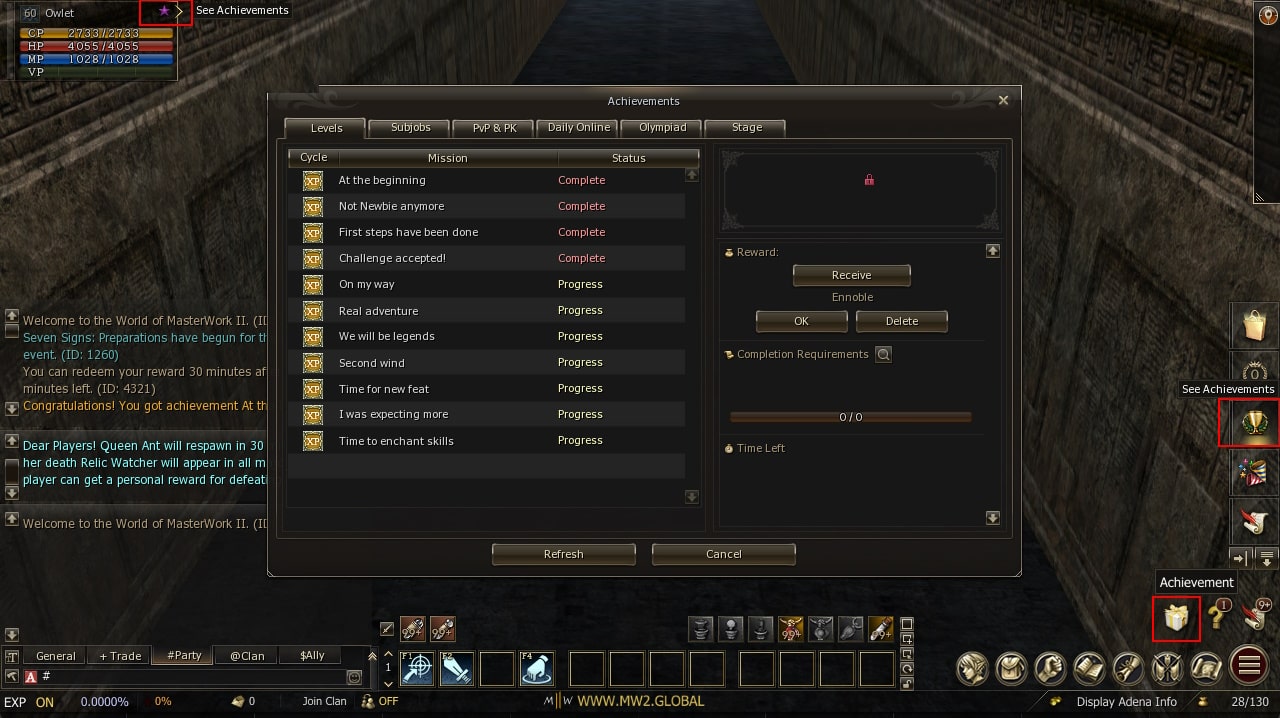Click the Join Clan button
This screenshot has width=1280, height=718.
[x=324, y=701]
